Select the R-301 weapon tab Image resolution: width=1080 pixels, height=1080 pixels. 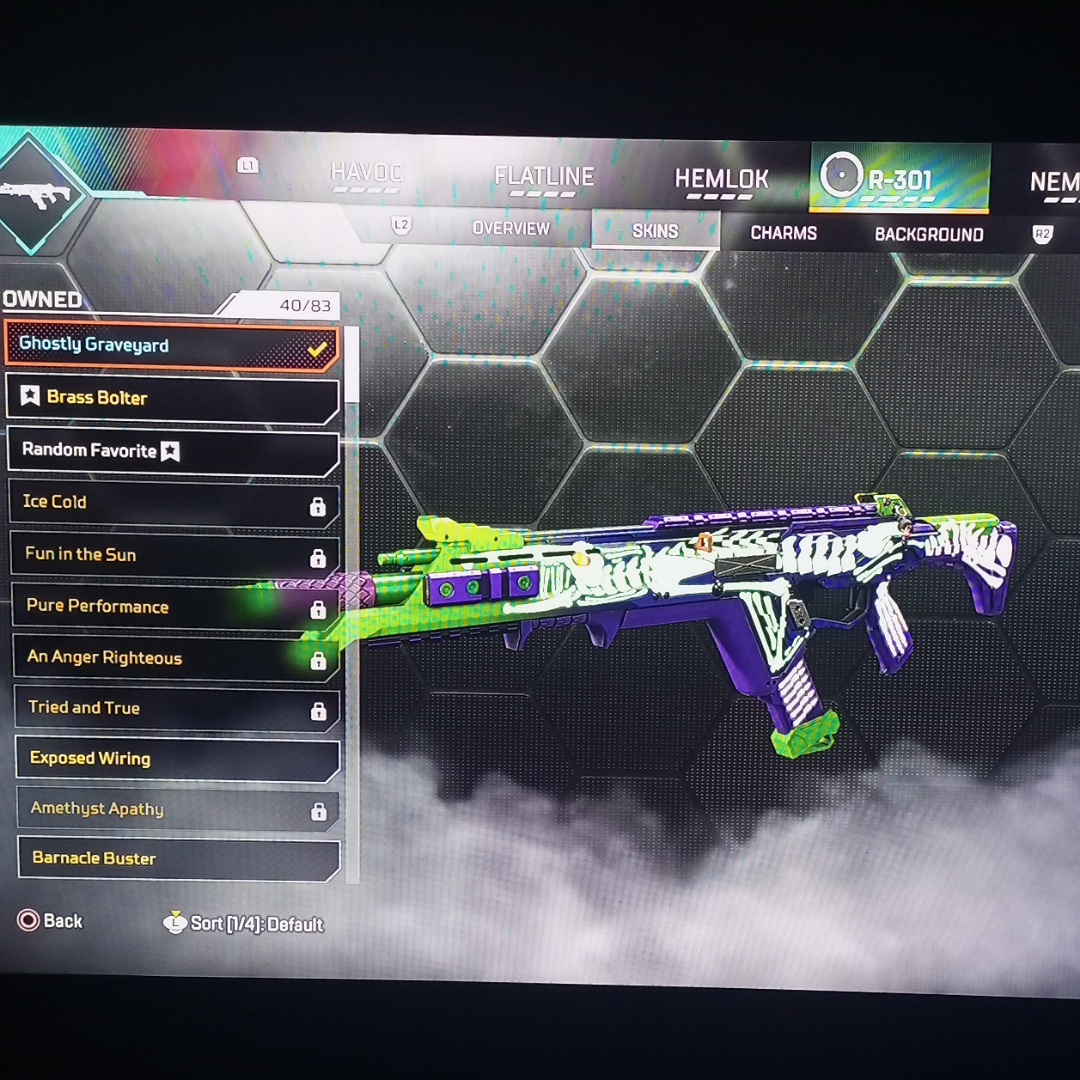[899, 181]
